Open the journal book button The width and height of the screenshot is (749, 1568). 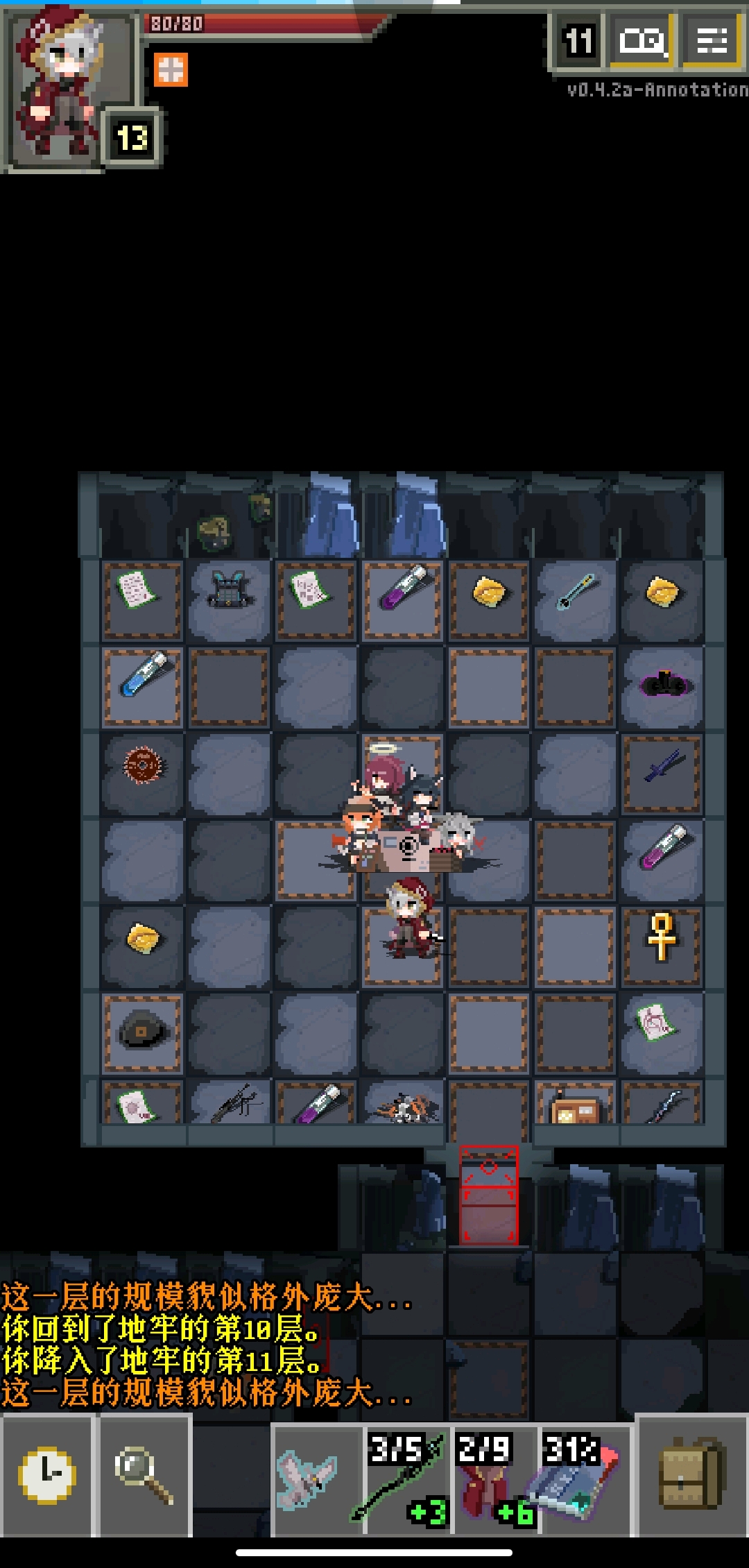[642, 42]
